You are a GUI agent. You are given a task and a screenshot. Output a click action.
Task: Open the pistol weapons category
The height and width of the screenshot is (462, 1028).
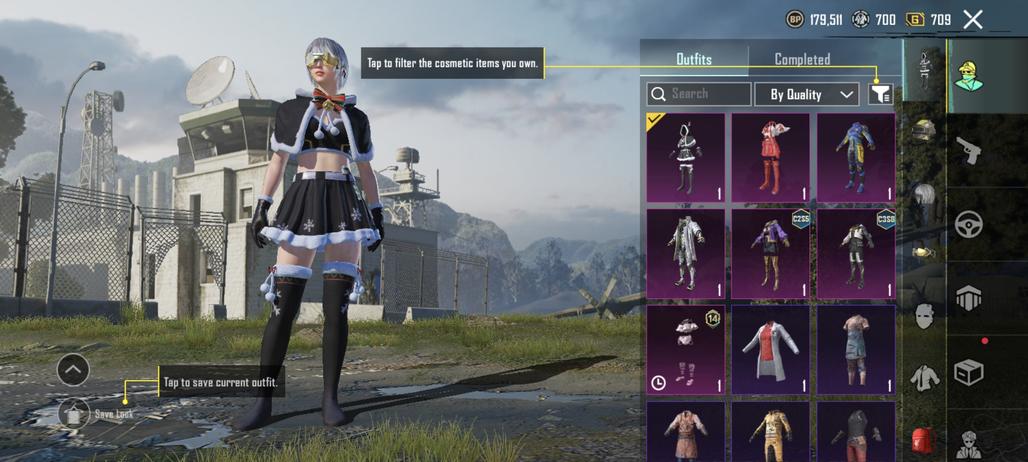968,150
